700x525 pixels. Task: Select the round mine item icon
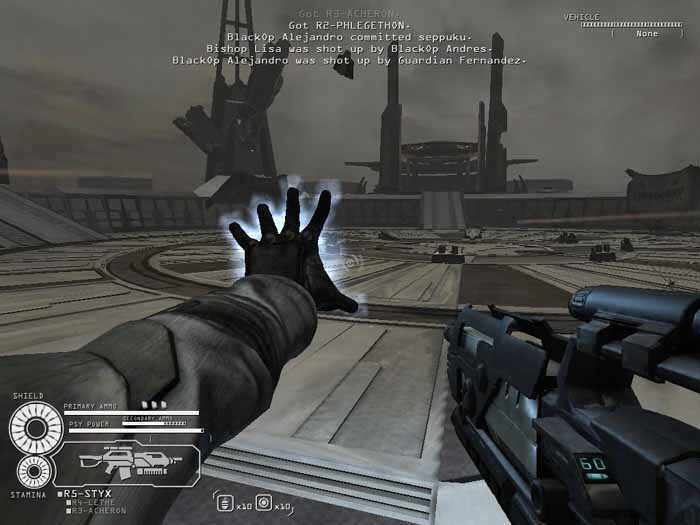point(263,503)
